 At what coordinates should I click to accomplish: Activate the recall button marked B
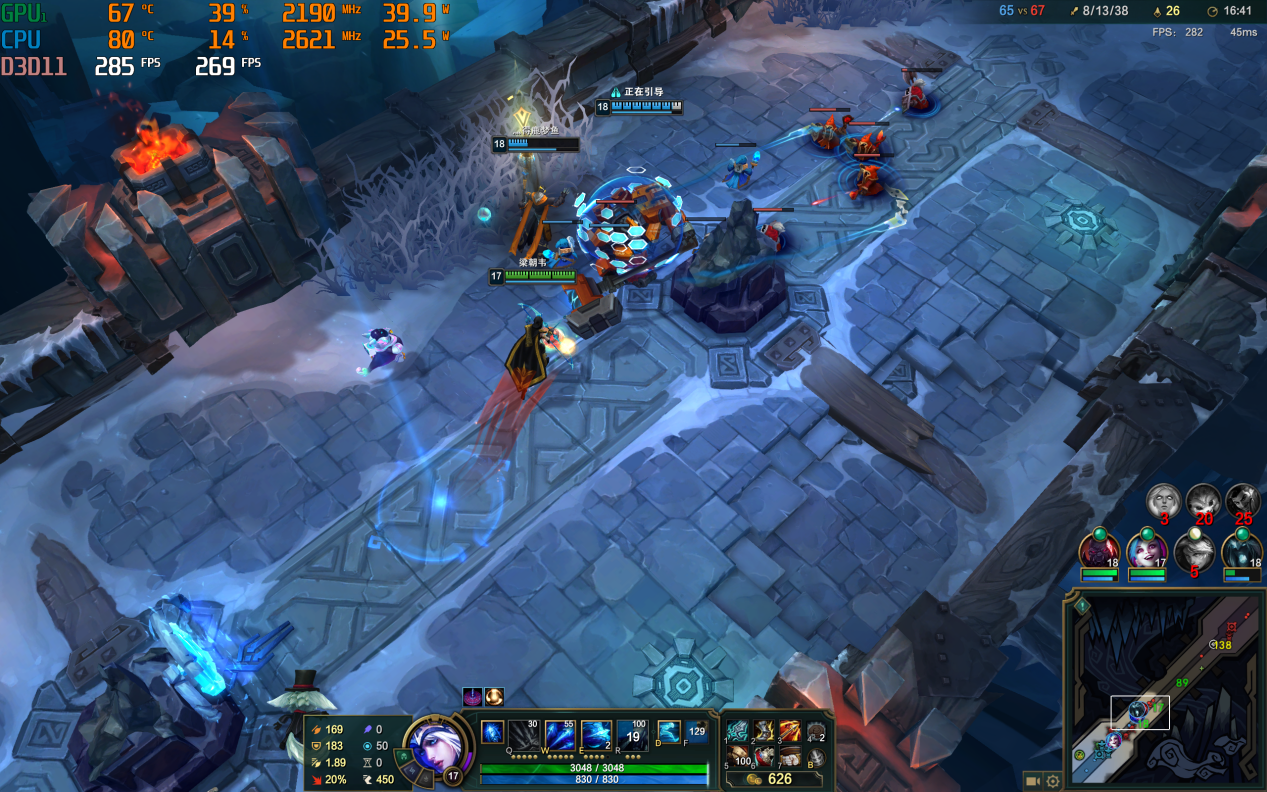817,758
